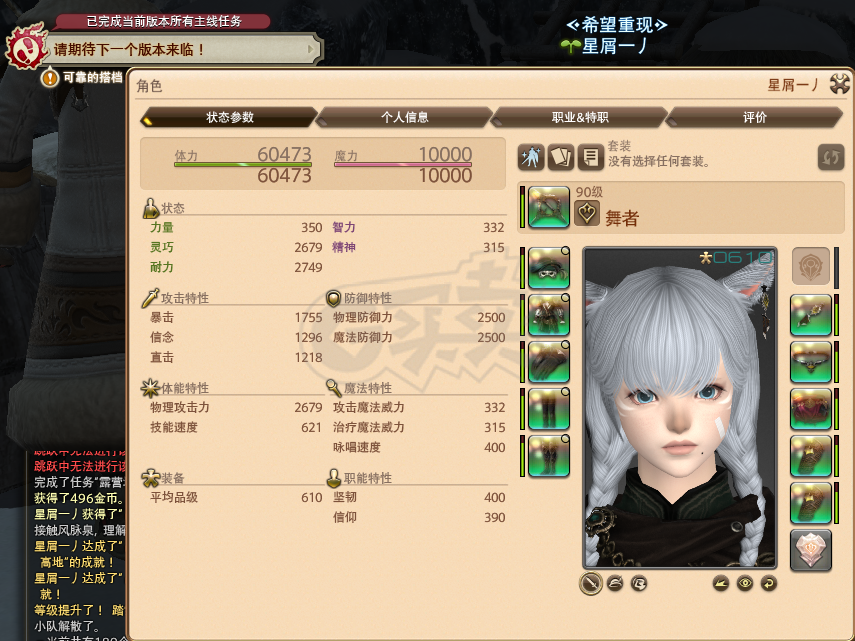The height and width of the screenshot is (641, 855).
Task: Click the gearset refresh arrows button
Action: (x=830, y=157)
